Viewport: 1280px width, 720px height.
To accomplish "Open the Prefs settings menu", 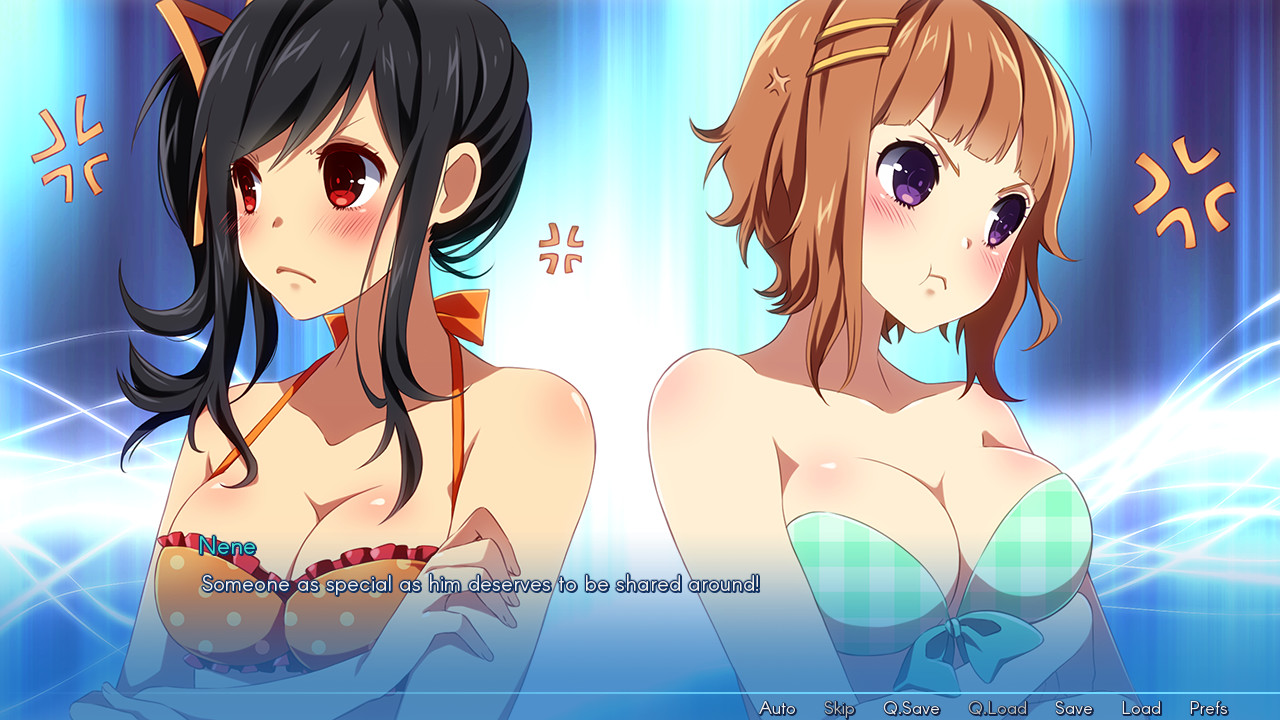I will tap(1211, 707).
